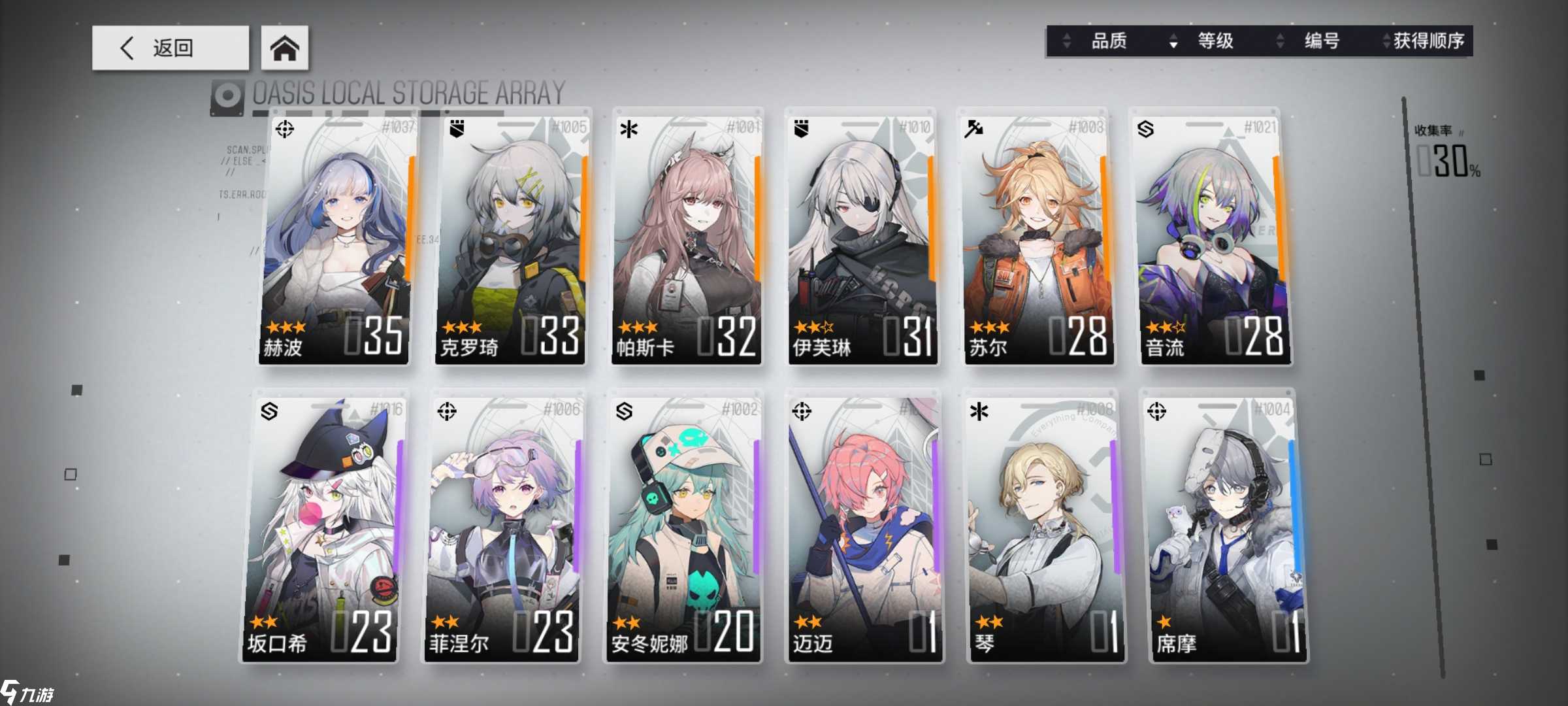Select the 迈迈 character card

pos(864,526)
